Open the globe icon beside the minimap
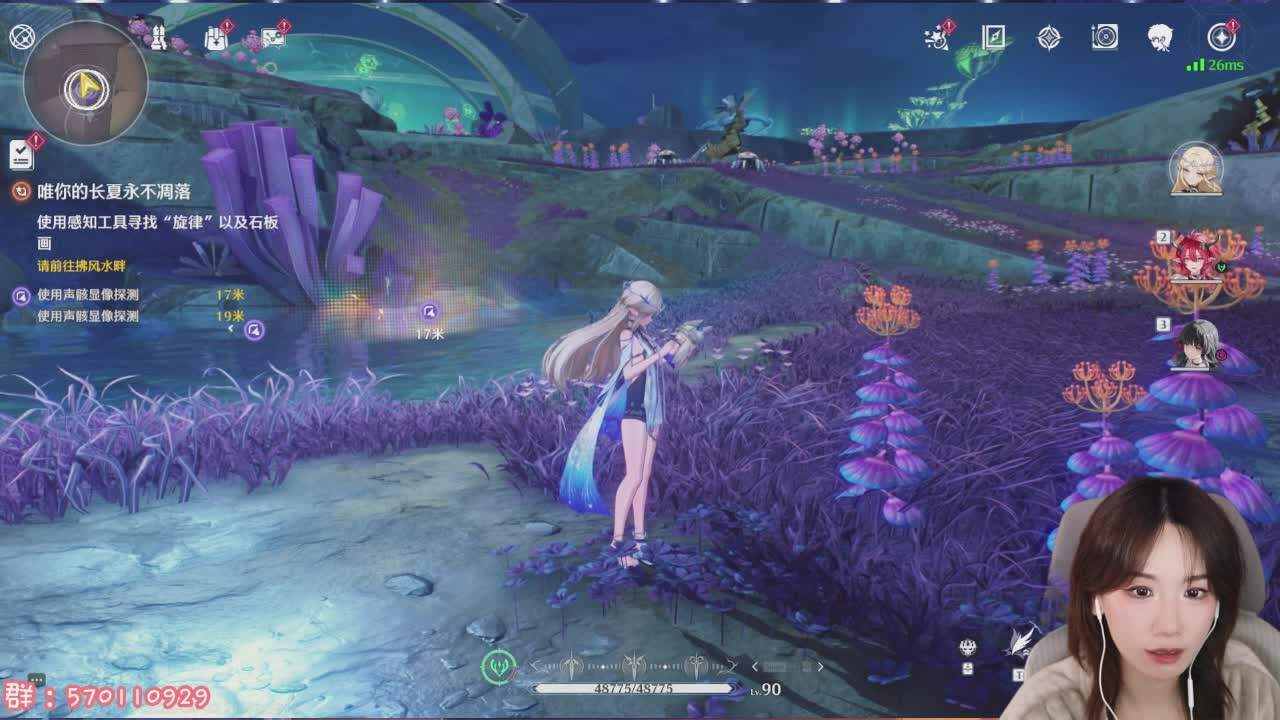The height and width of the screenshot is (720, 1280). coord(21,37)
